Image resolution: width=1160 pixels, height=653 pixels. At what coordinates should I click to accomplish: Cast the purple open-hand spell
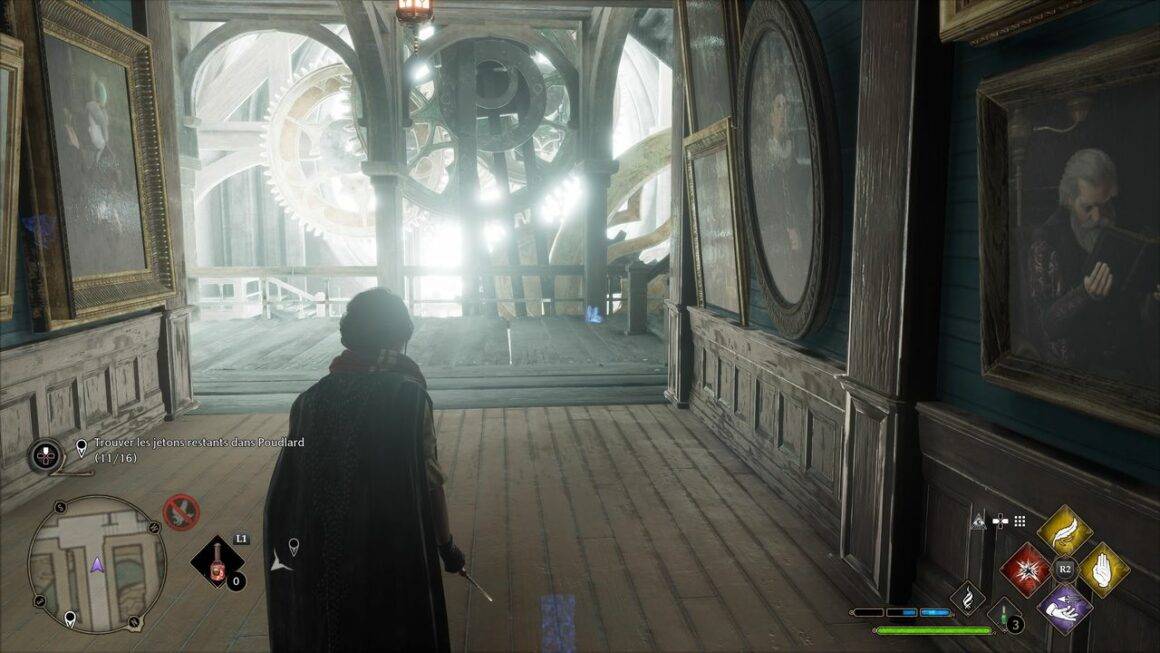(x=1064, y=607)
